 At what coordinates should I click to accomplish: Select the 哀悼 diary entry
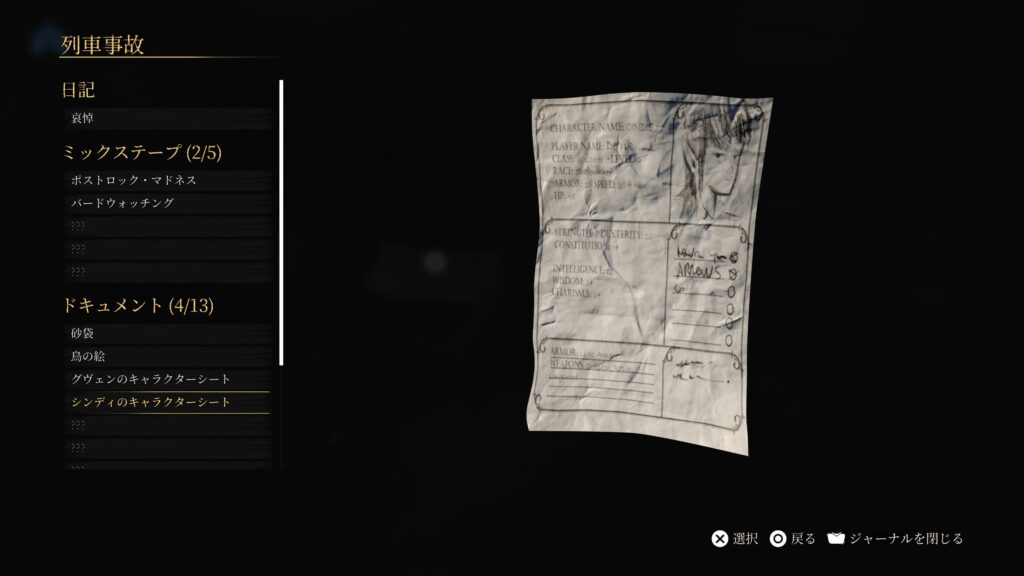tap(165, 118)
